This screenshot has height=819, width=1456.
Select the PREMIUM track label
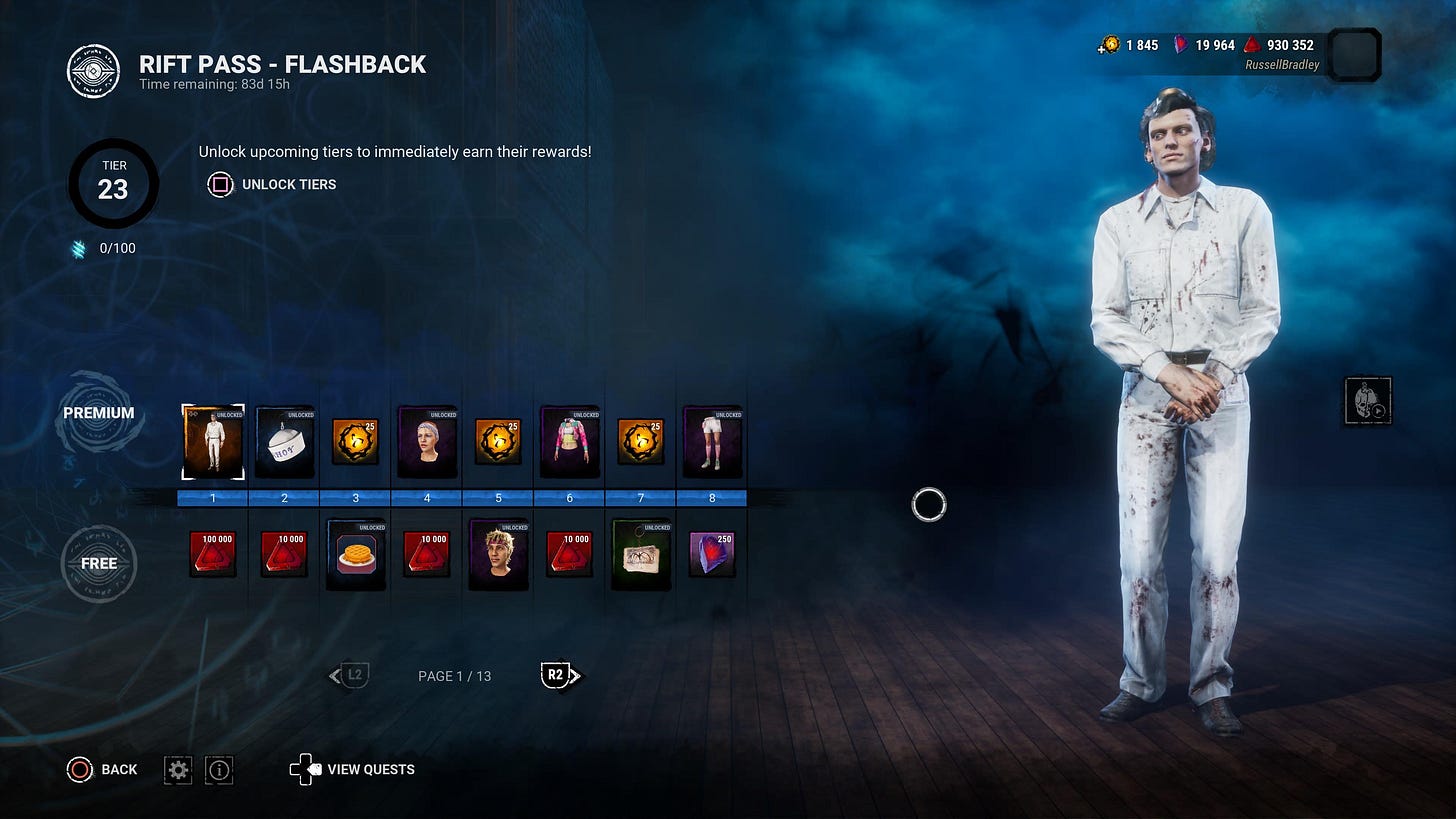click(99, 412)
